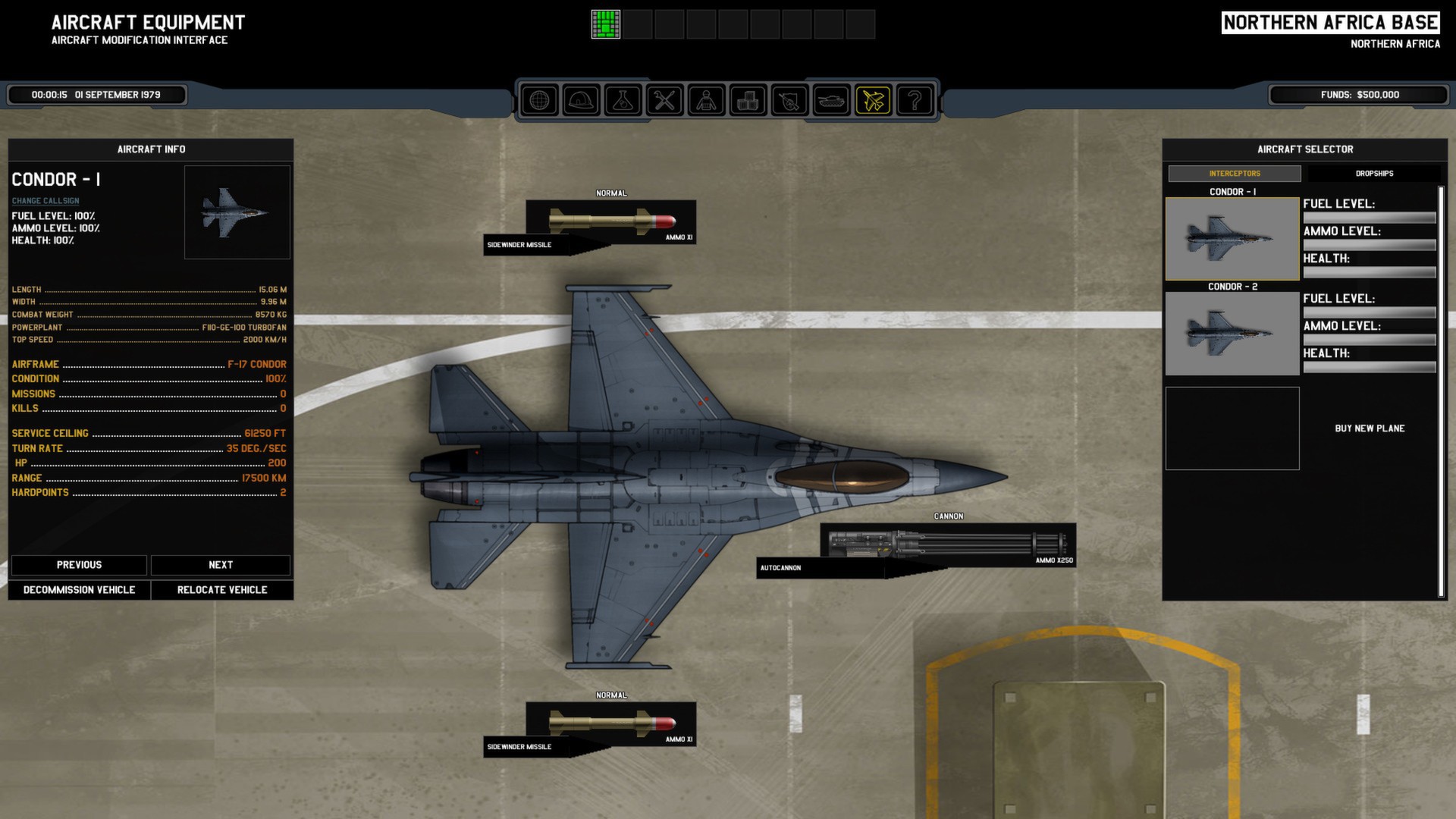This screenshot has height=819, width=1456.
Task: Show the Next aircraft
Action: pos(221,565)
